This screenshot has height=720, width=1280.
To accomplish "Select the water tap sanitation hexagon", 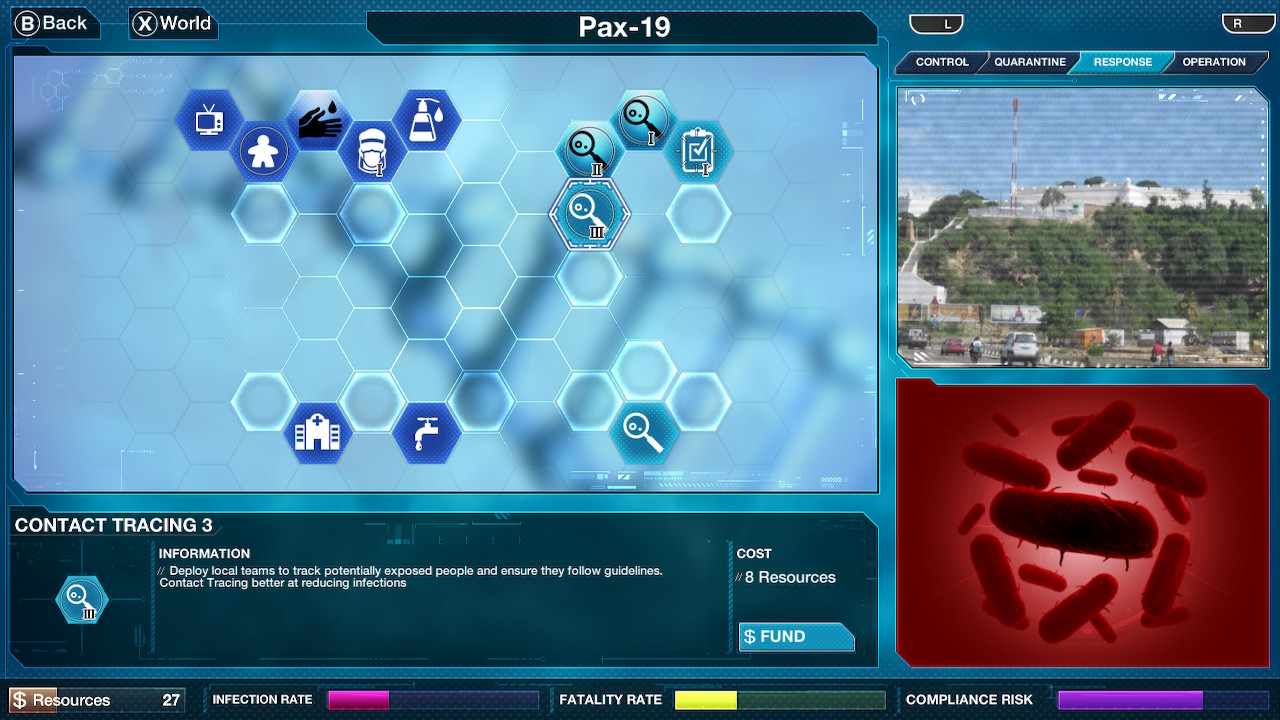I will [427, 432].
